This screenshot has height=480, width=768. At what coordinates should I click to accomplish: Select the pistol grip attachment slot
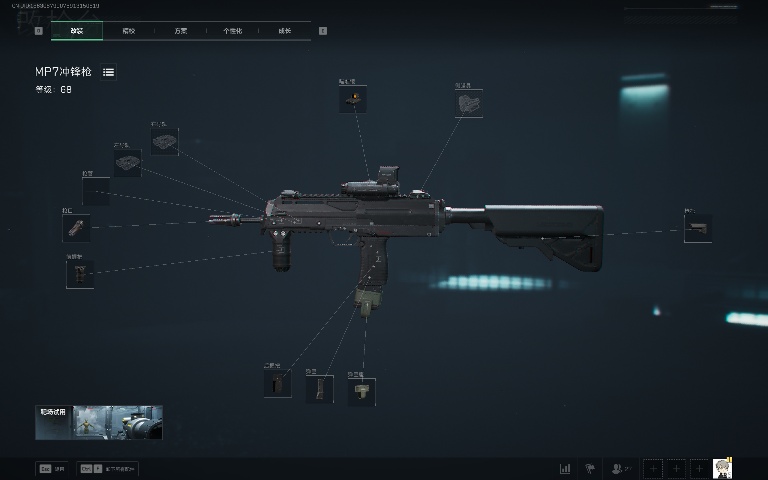coord(278,384)
